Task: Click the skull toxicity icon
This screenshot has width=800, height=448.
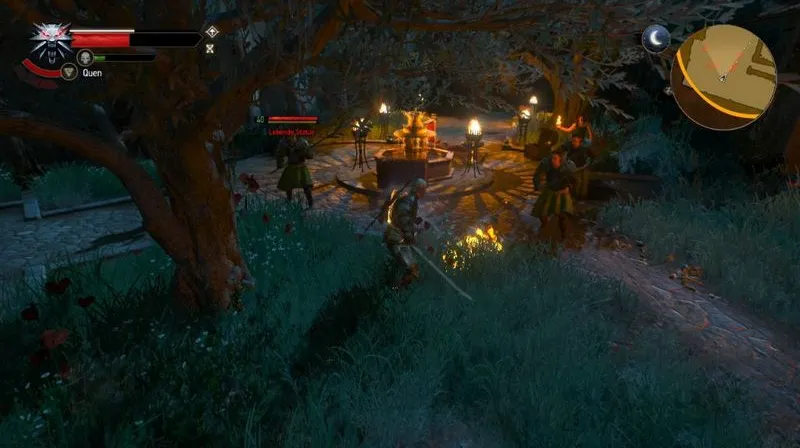Action: point(85,57)
